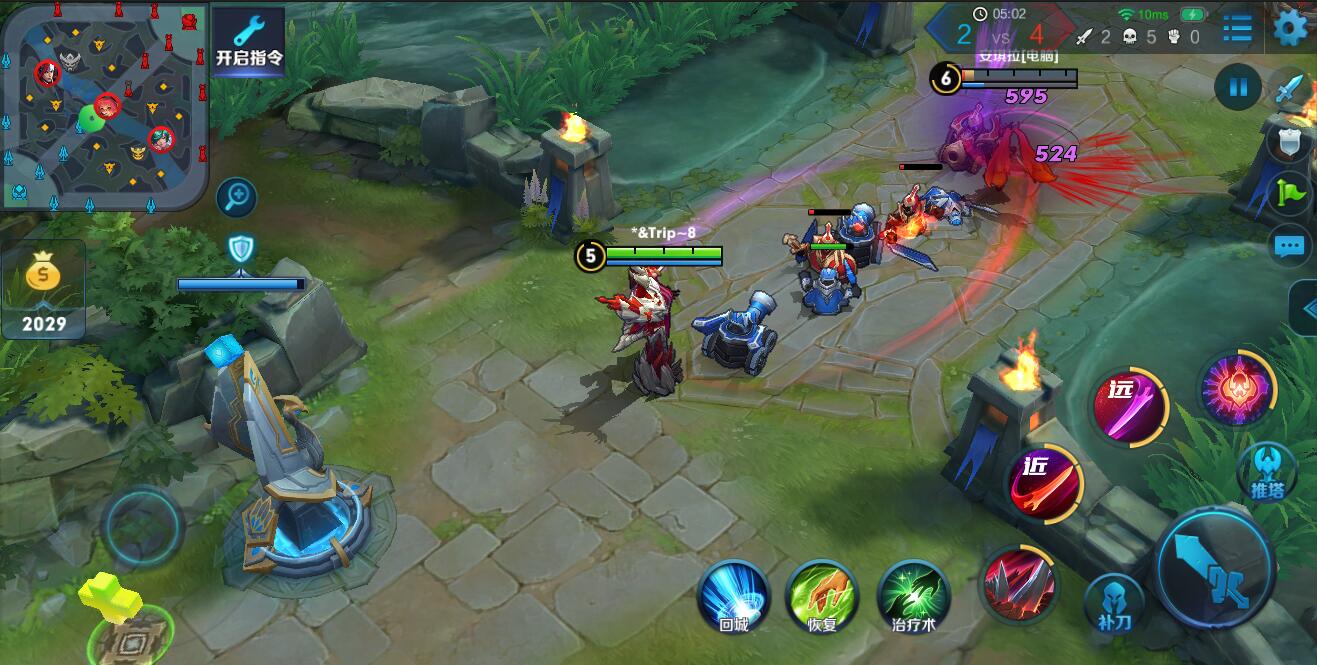The image size is (1317, 665).
Task: Activate the 远 ranged skill
Action: [x=1130, y=407]
